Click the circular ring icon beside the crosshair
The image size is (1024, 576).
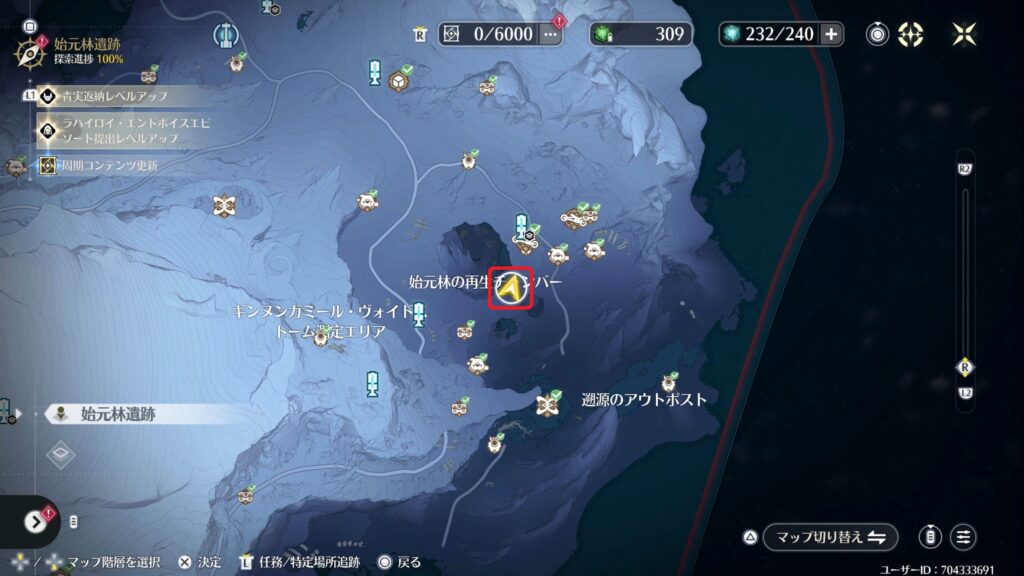click(878, 34)
